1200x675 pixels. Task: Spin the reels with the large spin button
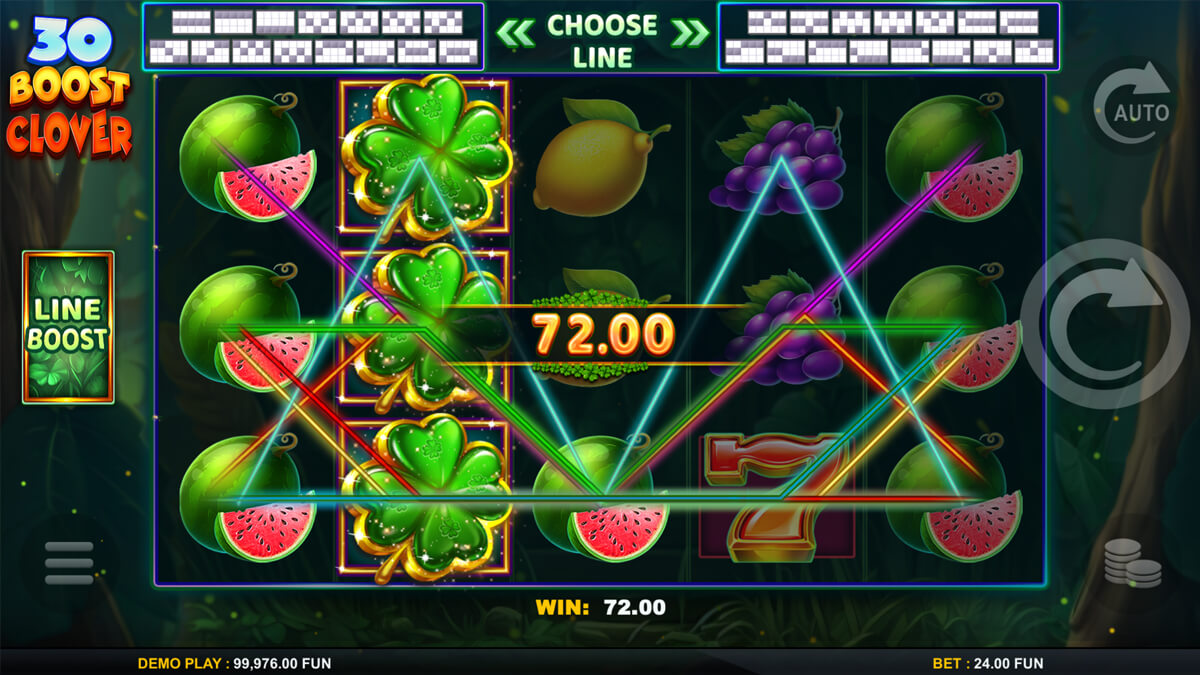pos(1106,324)
